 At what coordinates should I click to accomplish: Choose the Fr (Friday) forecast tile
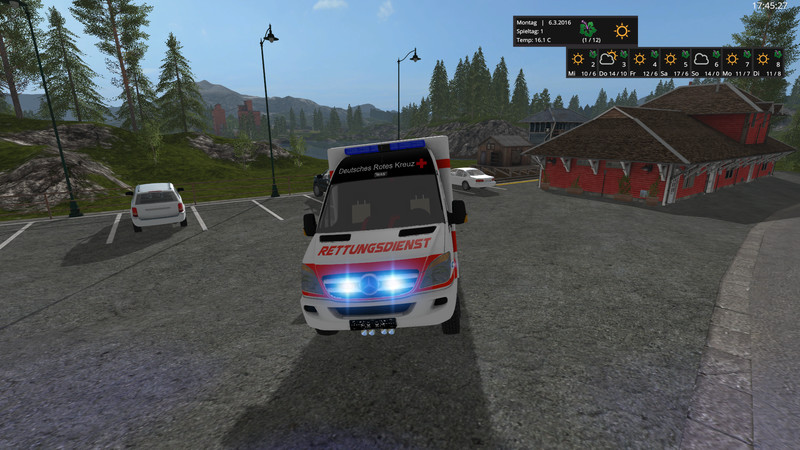[643, 62]
